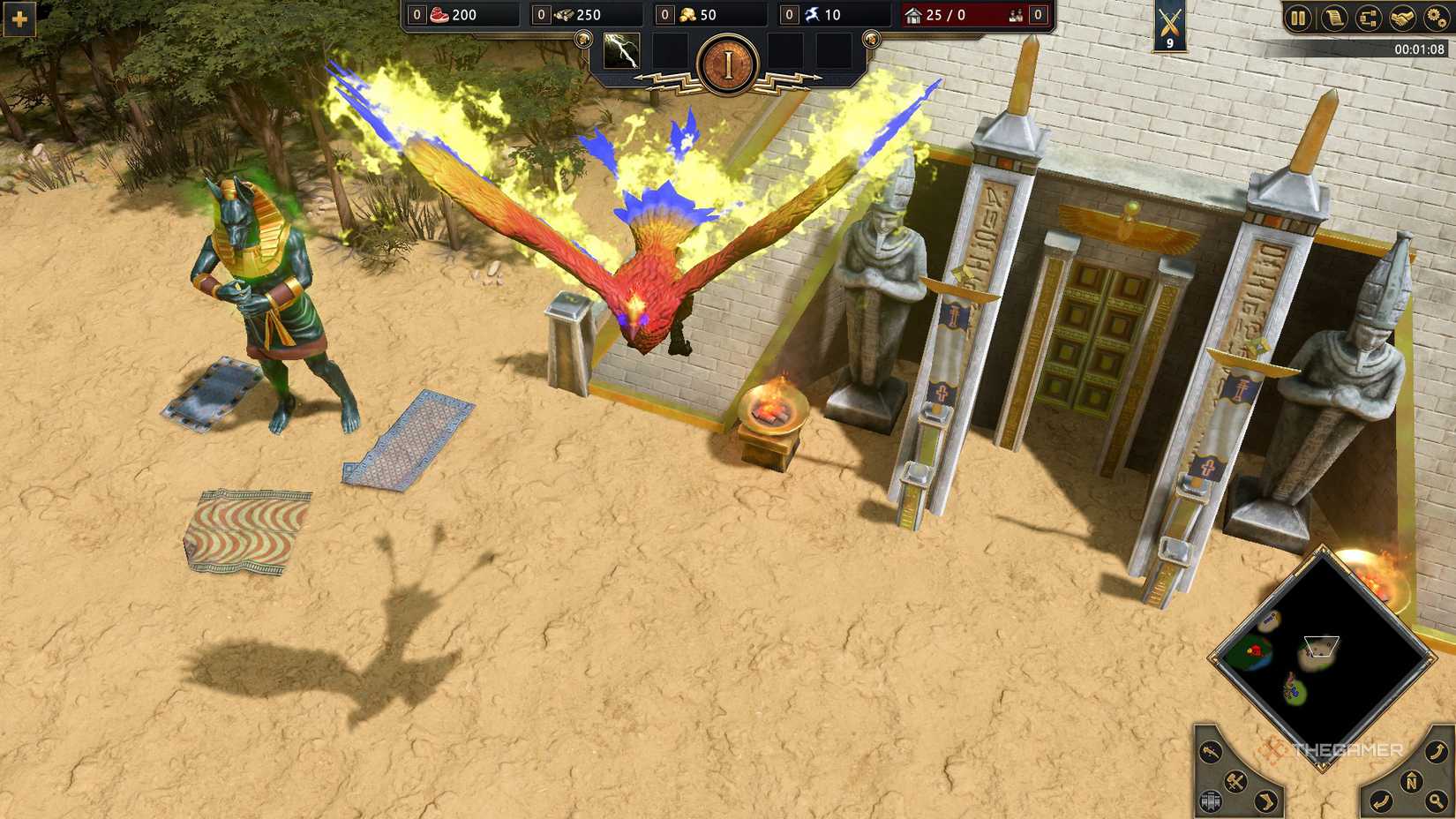The image size is (1456, 819).
Task: Expand the top-left plus panel
Action: pyautogui.click(x=18, y=18)
